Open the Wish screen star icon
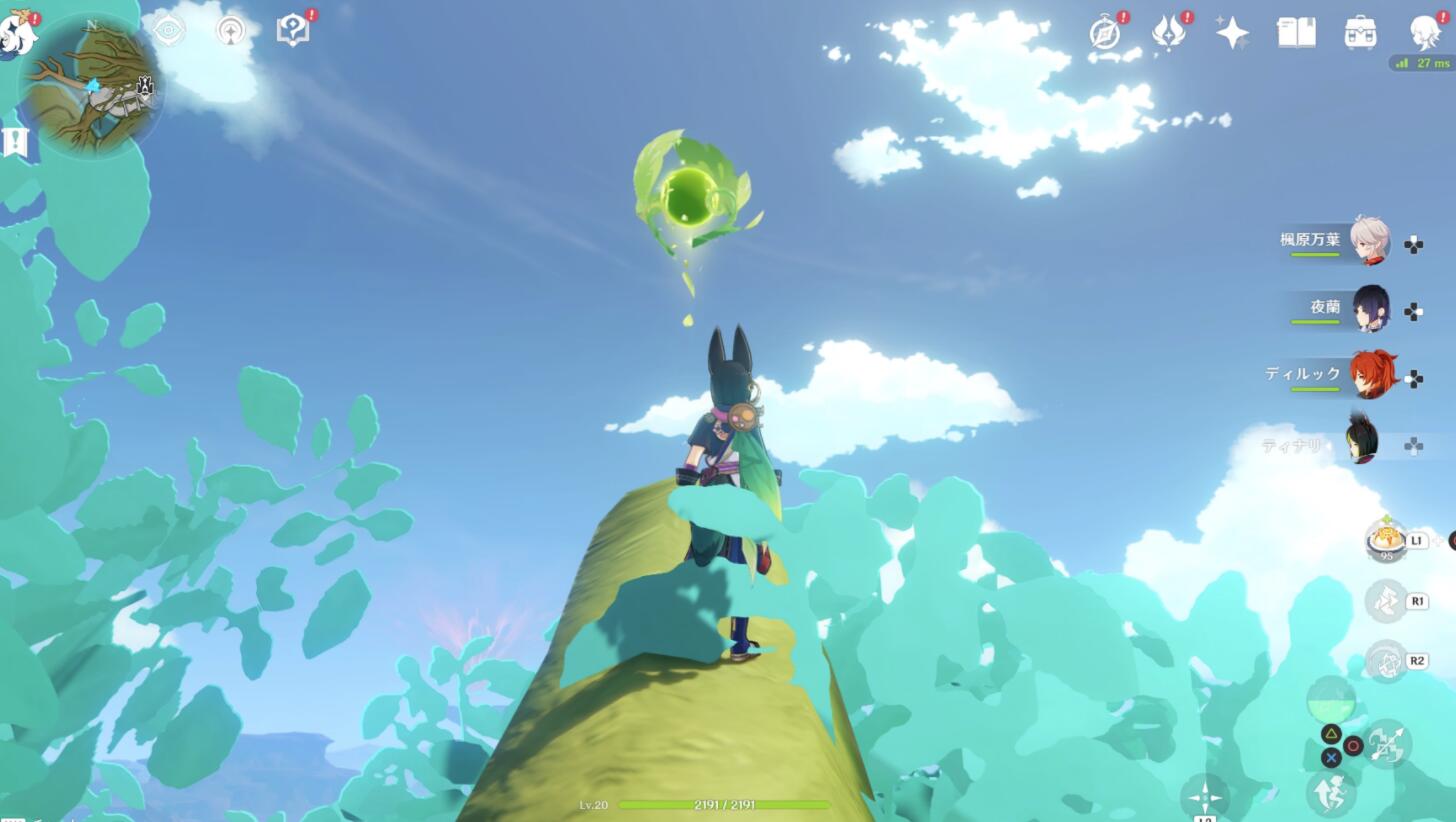Viewport: 1456px width, 822px height. click(x=1232, y=33)
